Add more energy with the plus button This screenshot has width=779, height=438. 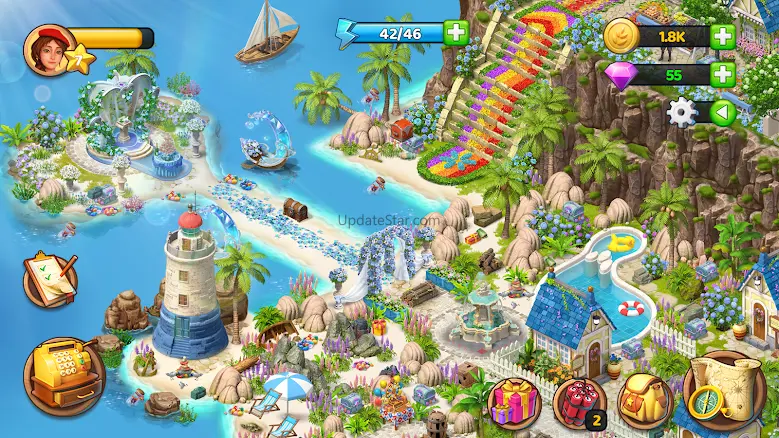pos(456,33)
